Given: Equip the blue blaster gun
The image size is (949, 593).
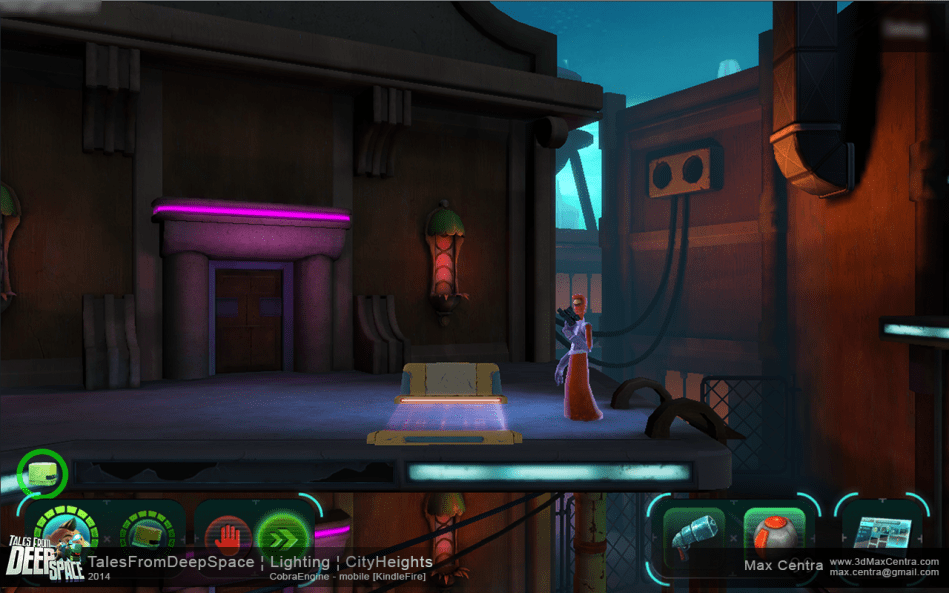Looking at the screenshot, I should (693, 537).
